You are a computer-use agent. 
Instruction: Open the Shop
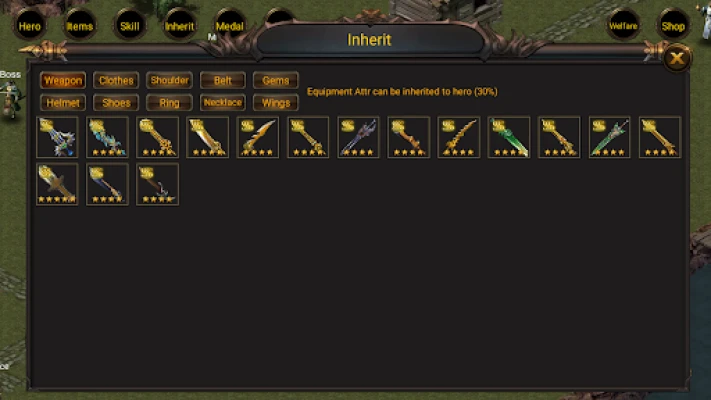pos(672,26)
